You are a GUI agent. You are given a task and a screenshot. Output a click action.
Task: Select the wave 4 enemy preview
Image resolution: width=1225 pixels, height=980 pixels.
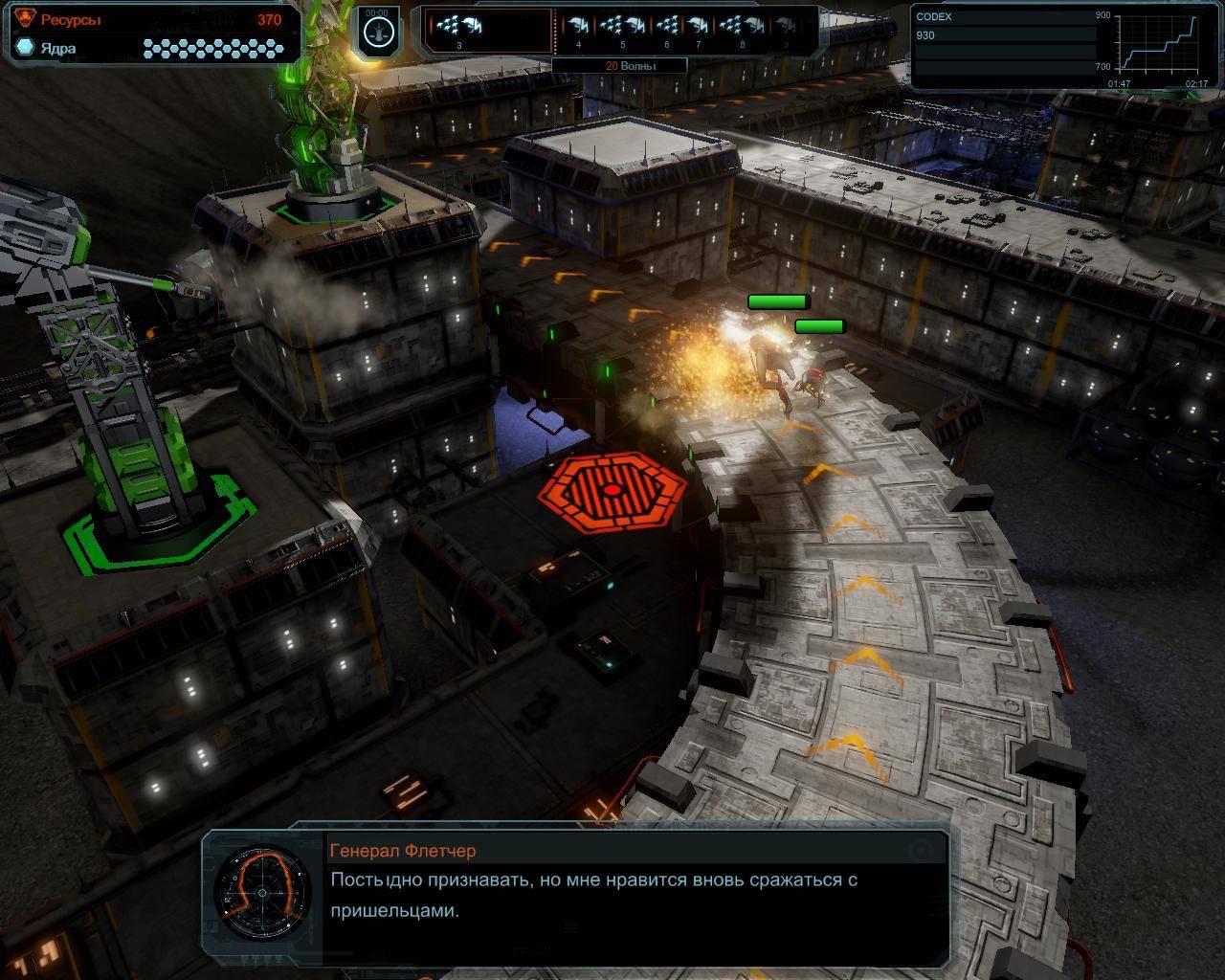click(579, 29)
